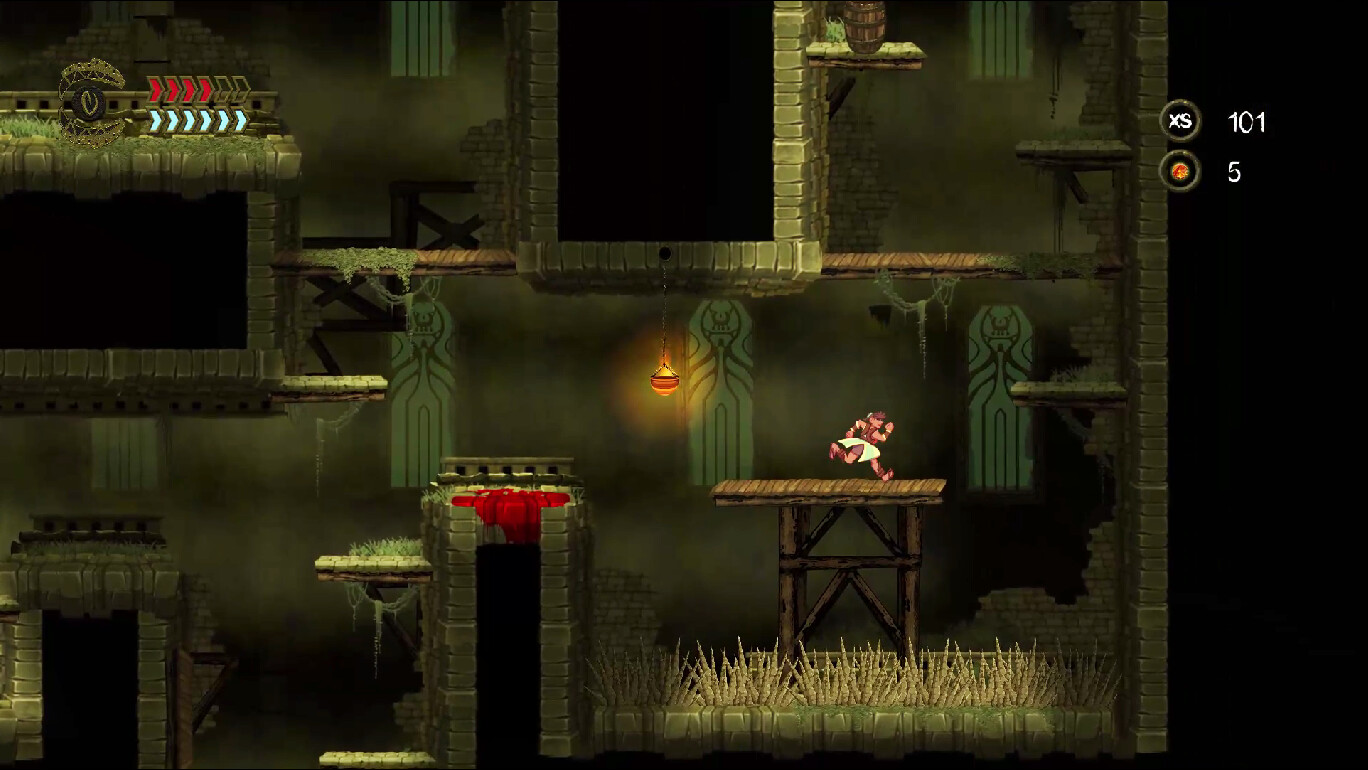Expand the cyan stamina chevron row
The image size is (1368, 770).
[x=195, y=120]
